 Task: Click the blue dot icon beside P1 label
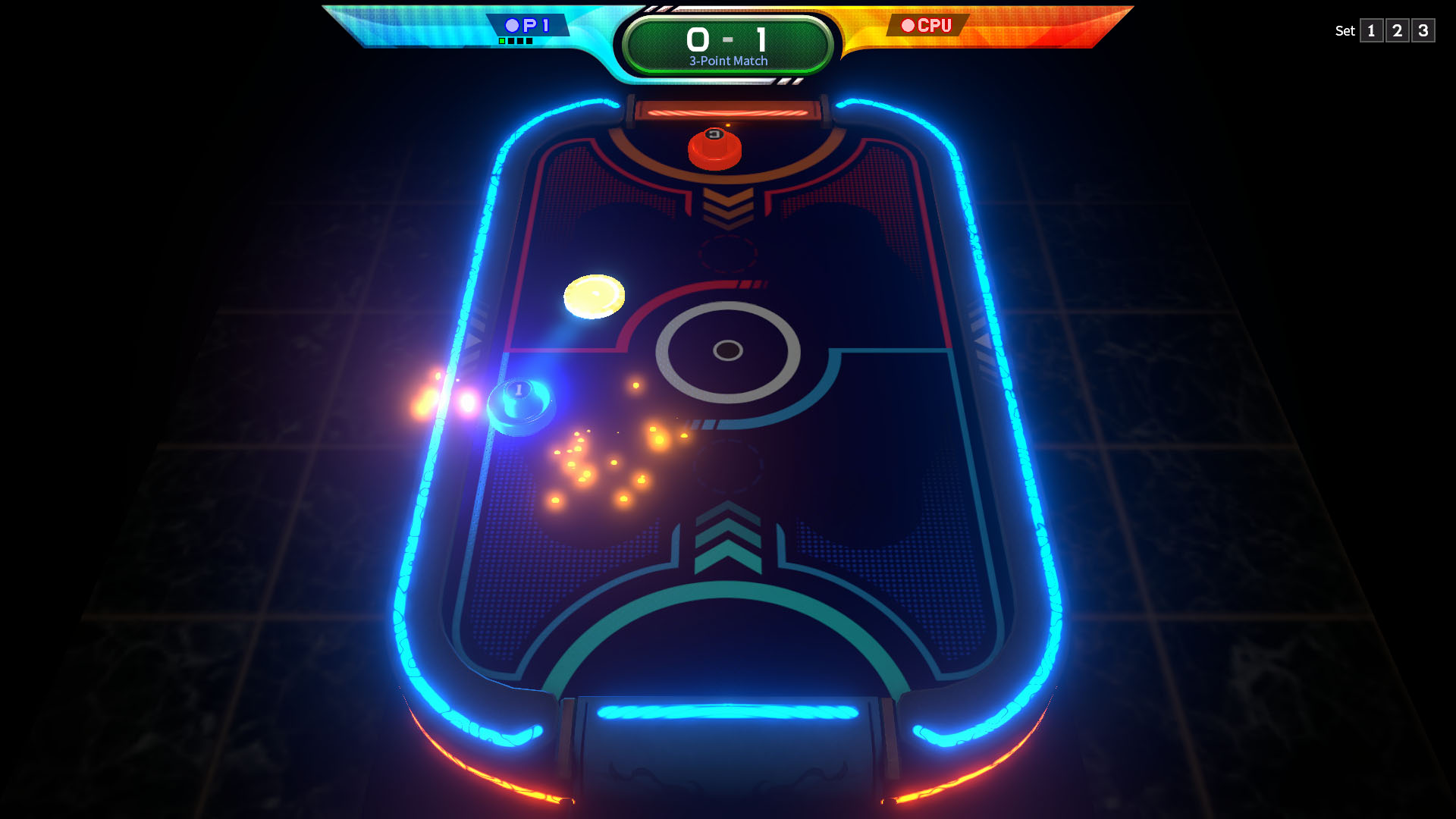(x=511, y=25)
